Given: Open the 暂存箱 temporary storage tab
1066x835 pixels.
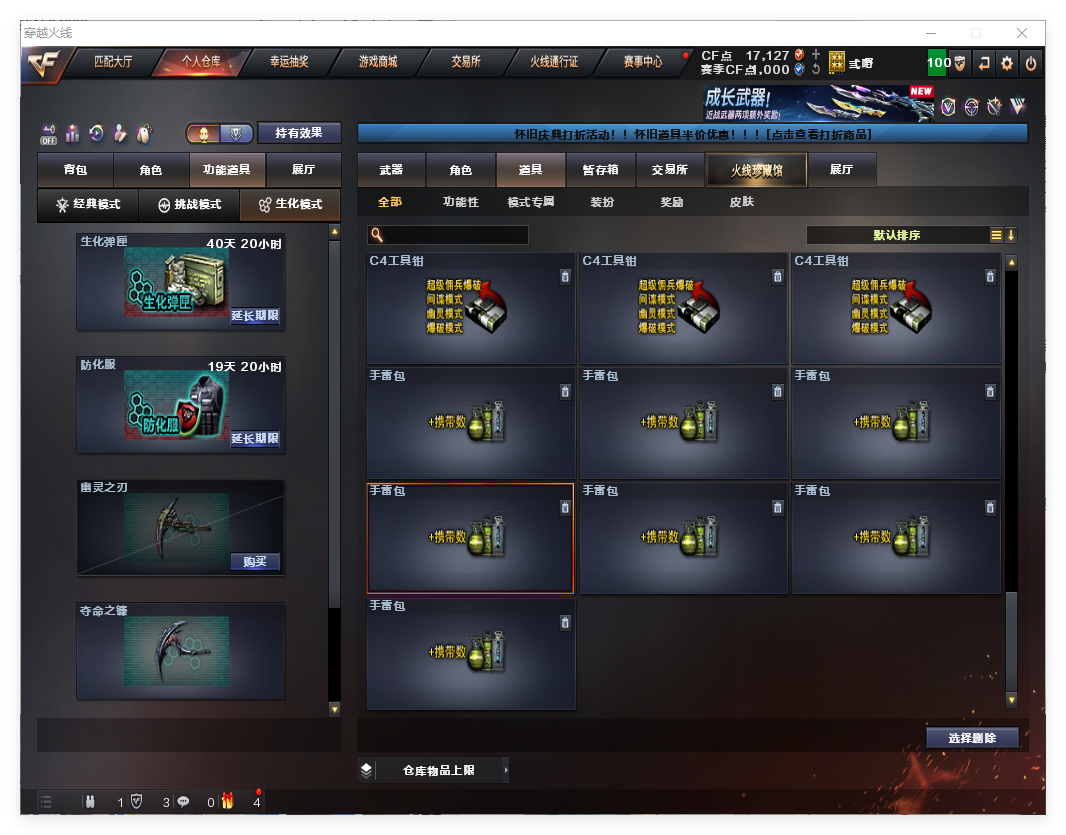Looking at the screenshot, I should (600, 170).
